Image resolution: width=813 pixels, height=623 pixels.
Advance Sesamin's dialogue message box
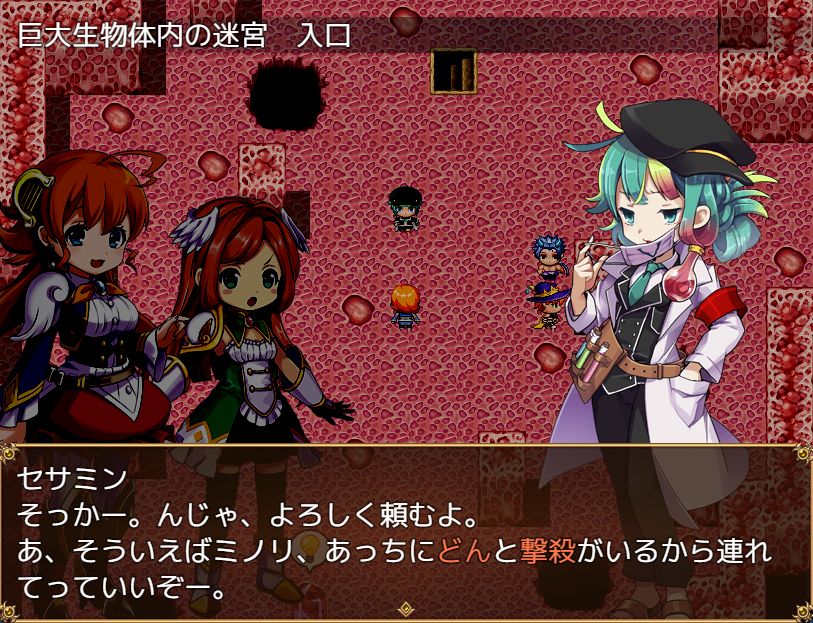406,530
